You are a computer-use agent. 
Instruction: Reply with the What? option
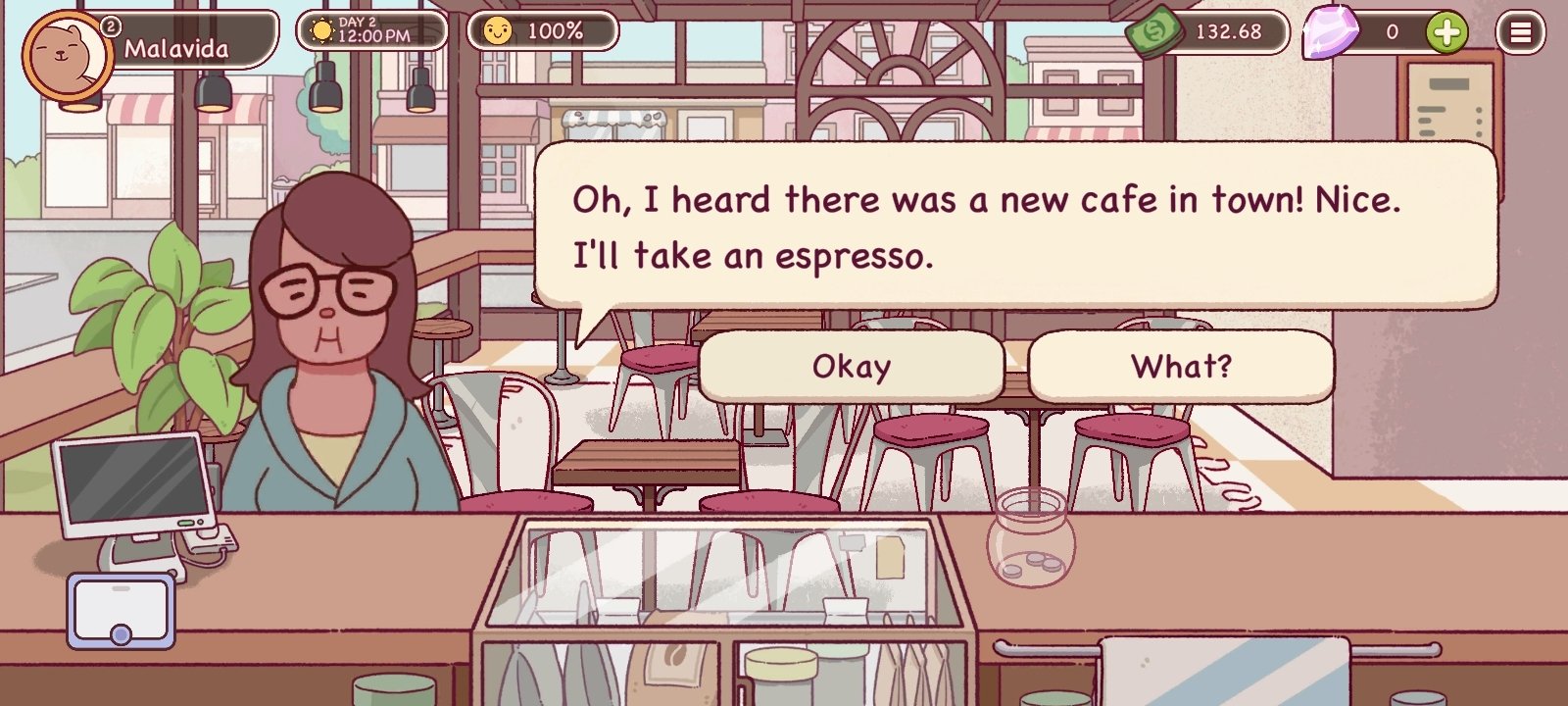(x=1182, y=367)
